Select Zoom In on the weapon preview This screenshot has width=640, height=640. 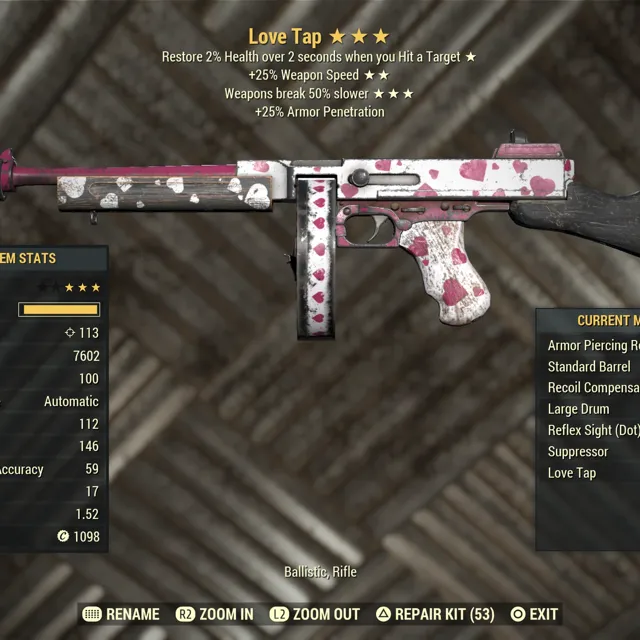coord(215,614)
